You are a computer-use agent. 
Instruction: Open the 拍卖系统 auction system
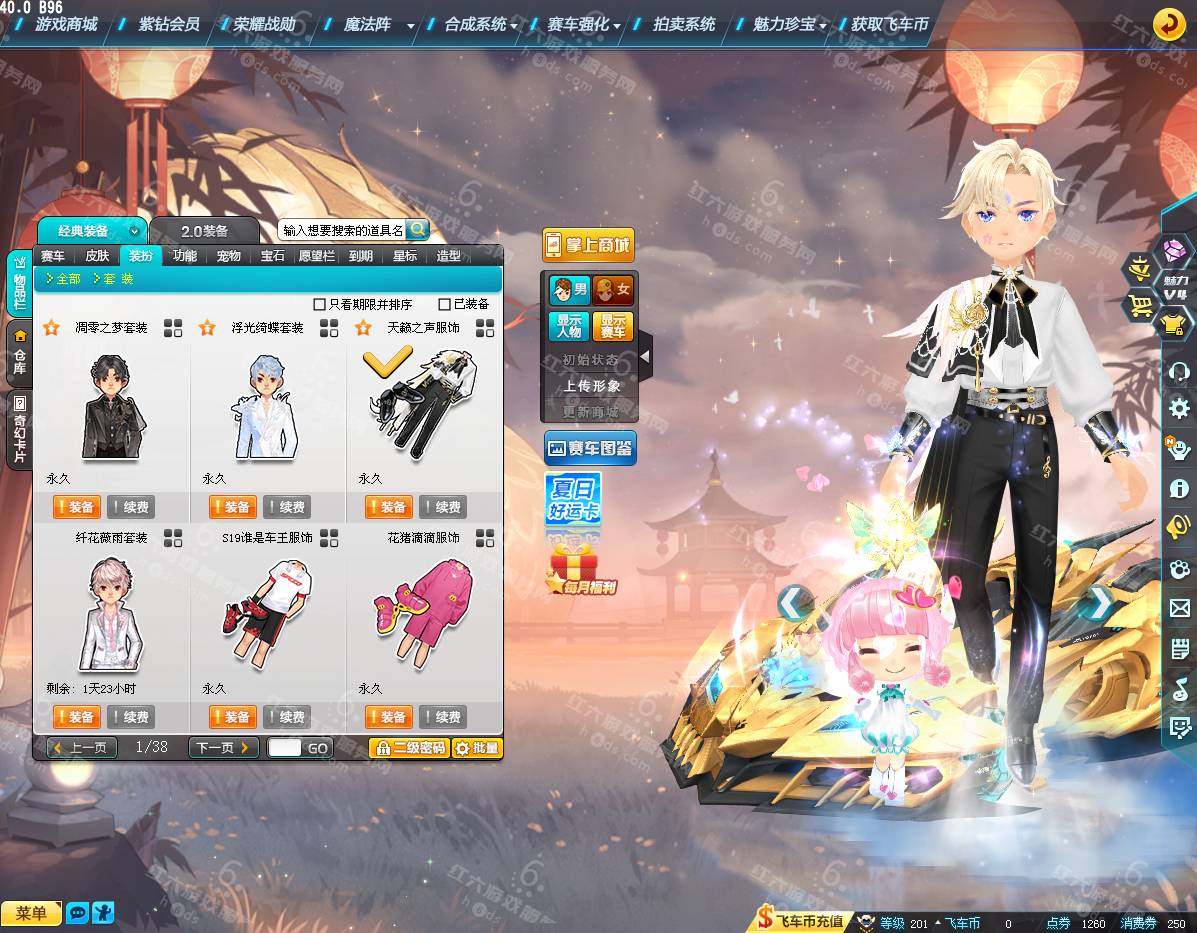(x=684, y=24)
